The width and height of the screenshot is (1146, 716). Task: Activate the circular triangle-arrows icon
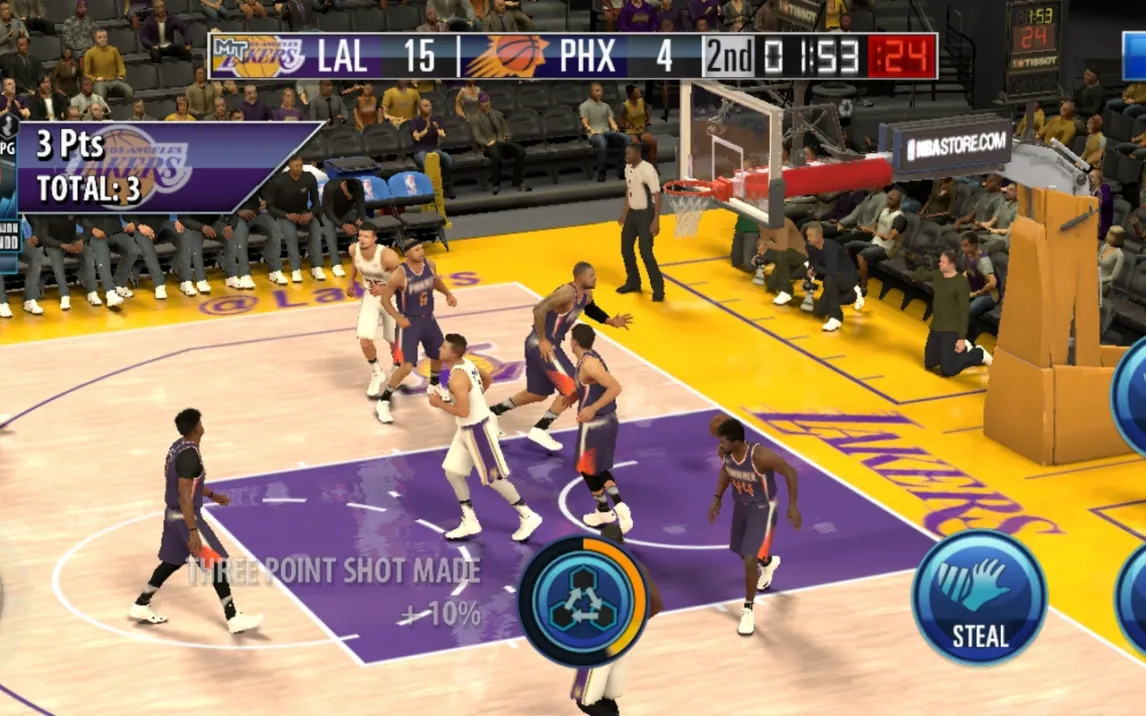point(583,600)
